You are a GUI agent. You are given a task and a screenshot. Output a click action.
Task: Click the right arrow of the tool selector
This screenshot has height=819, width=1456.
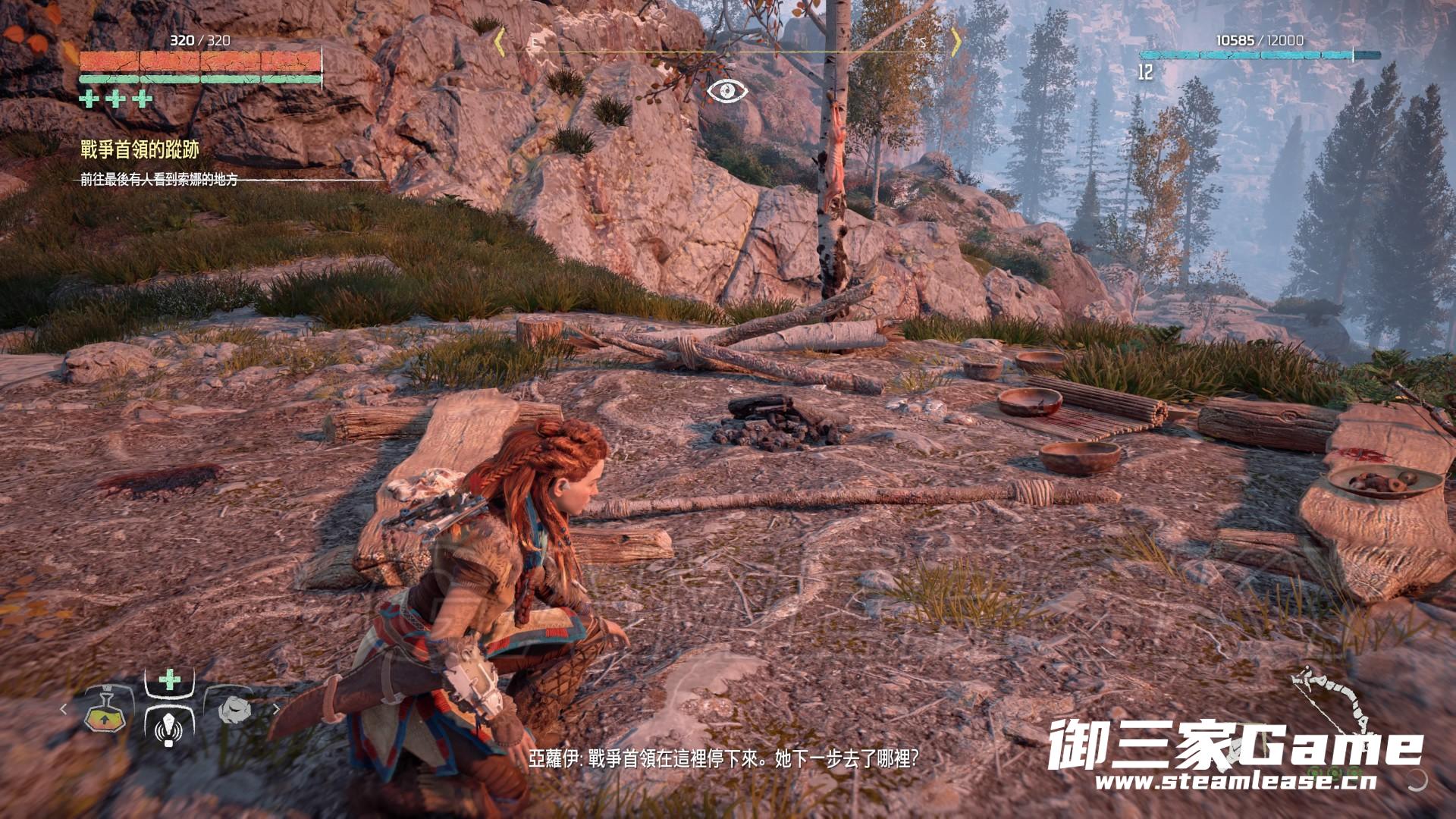pyautogui.click(x=276, y=709)
